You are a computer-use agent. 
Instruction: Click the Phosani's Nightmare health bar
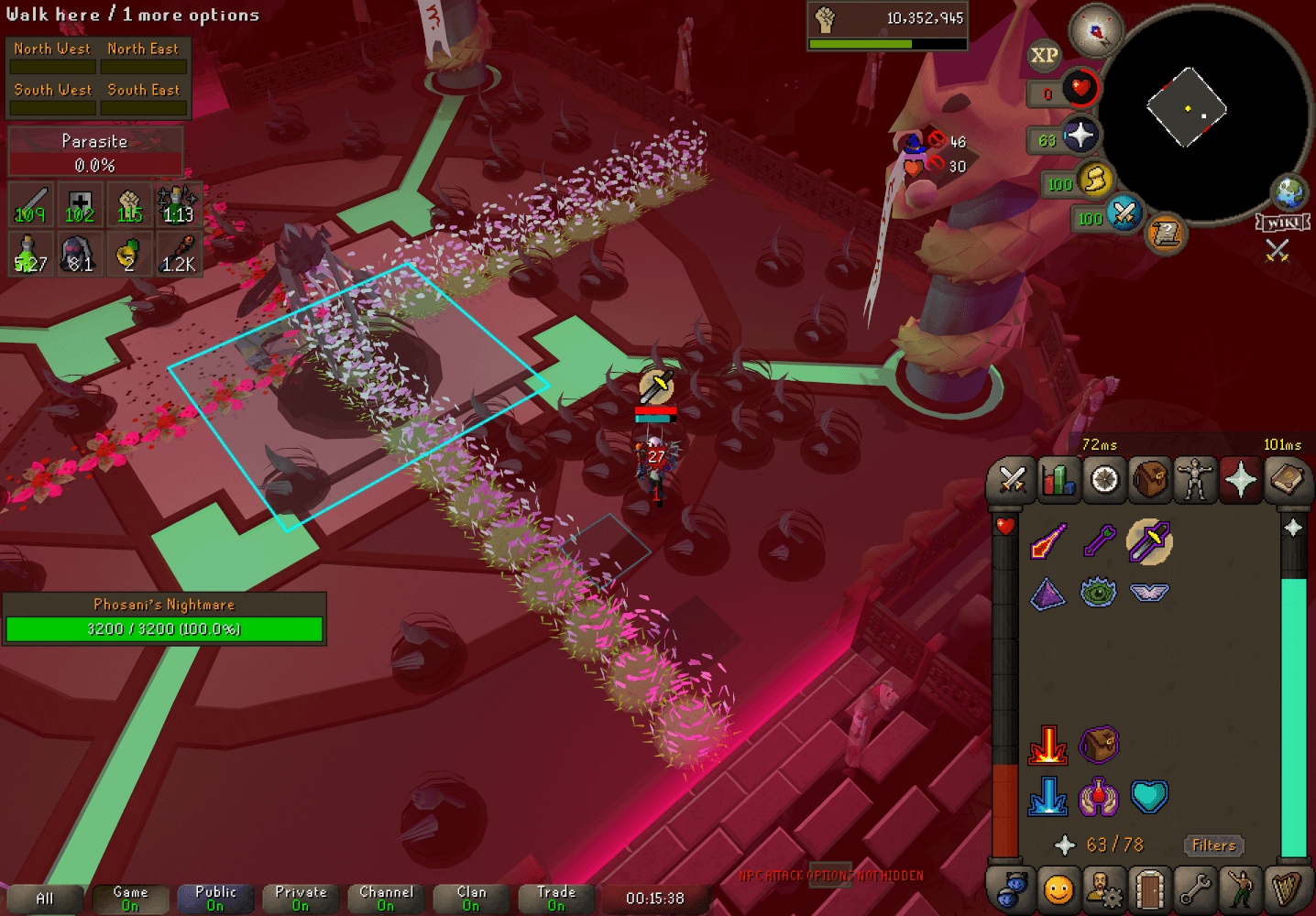pyautogui.click(x=164, y=628)
